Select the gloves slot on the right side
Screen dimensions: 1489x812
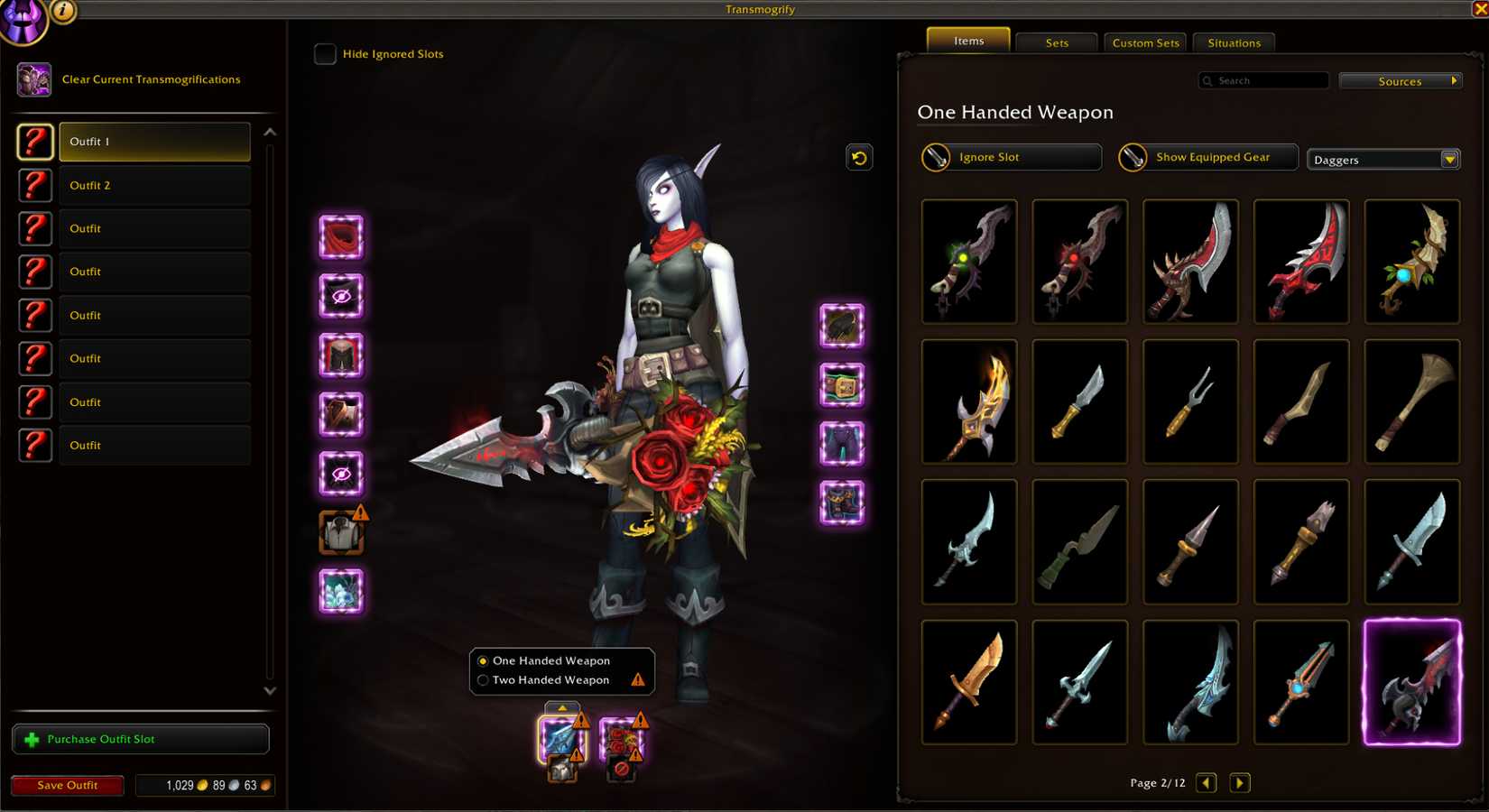coord(841,327)
